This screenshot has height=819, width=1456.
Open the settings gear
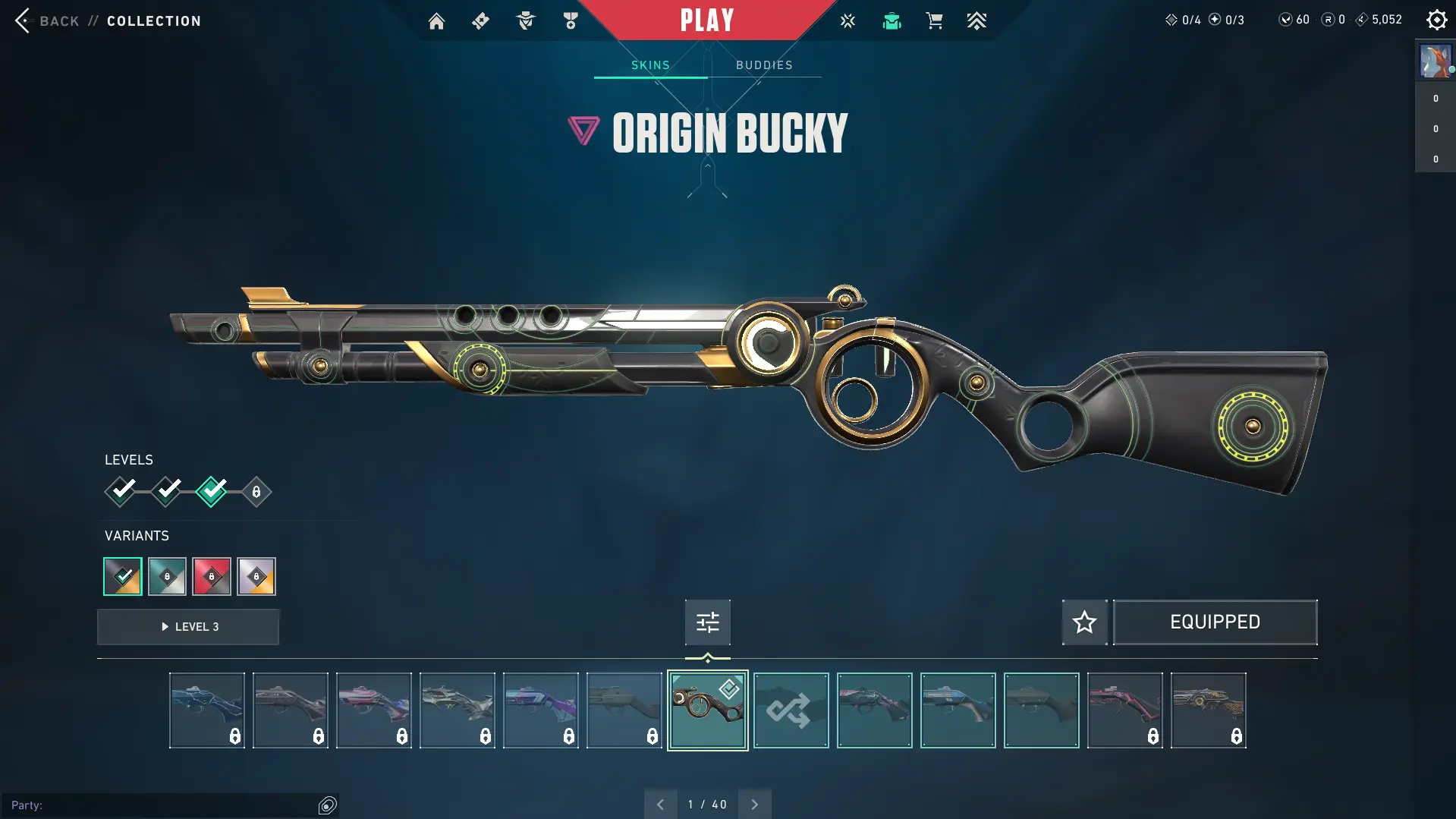(x=1436, y=20)
